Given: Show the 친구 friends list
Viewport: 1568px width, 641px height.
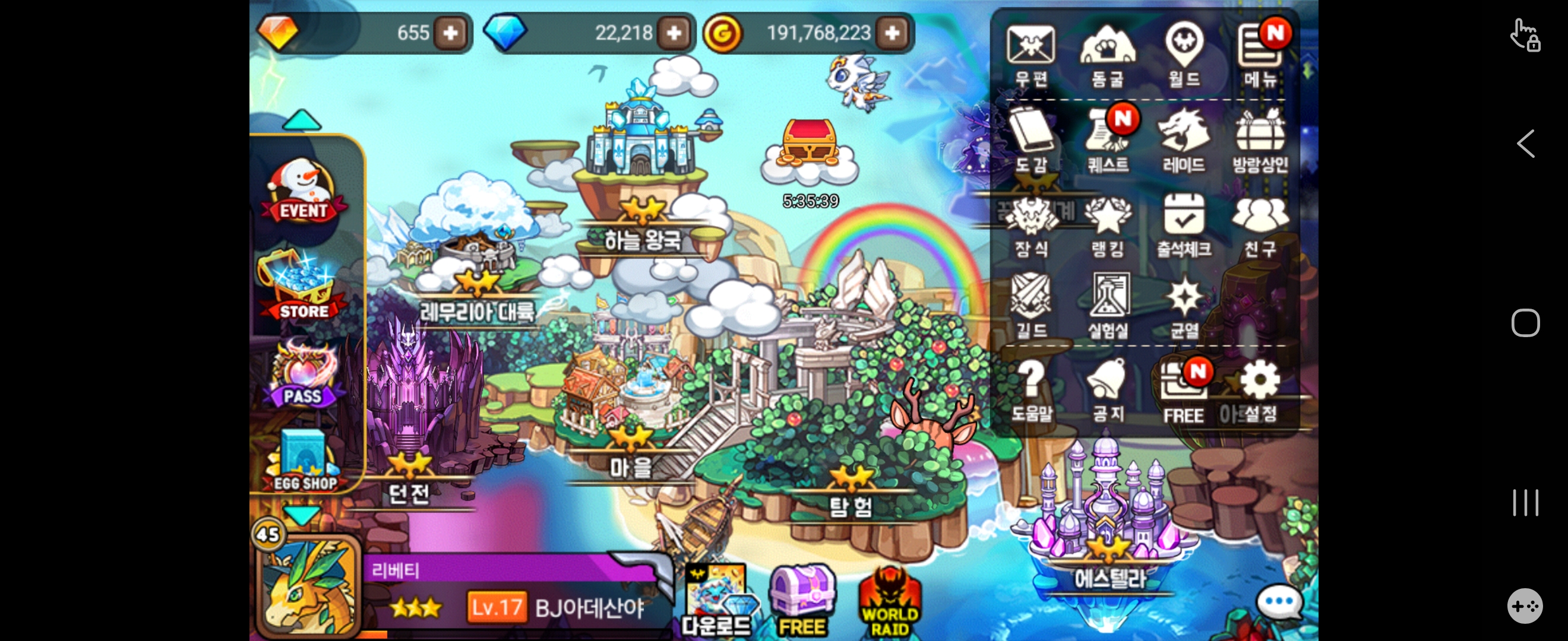Looking at the screenshot, I should pos(1260,225).
